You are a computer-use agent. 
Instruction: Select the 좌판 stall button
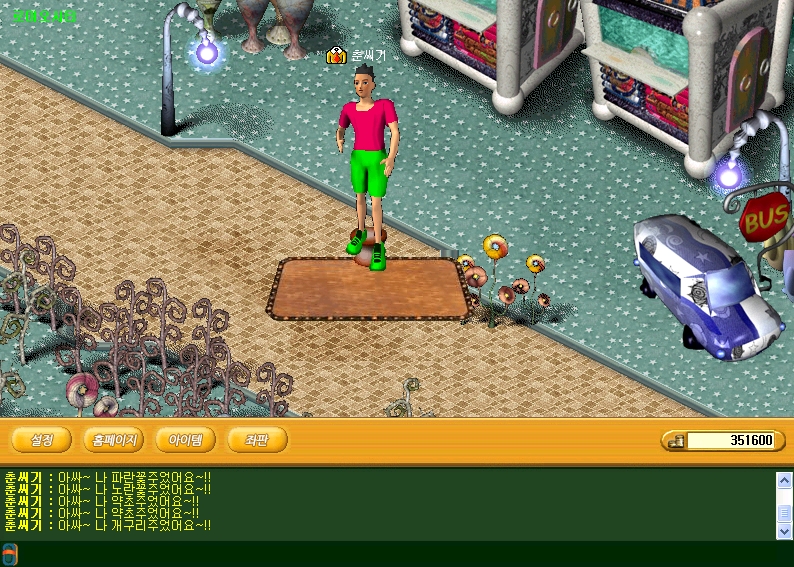tap(257, 440)
